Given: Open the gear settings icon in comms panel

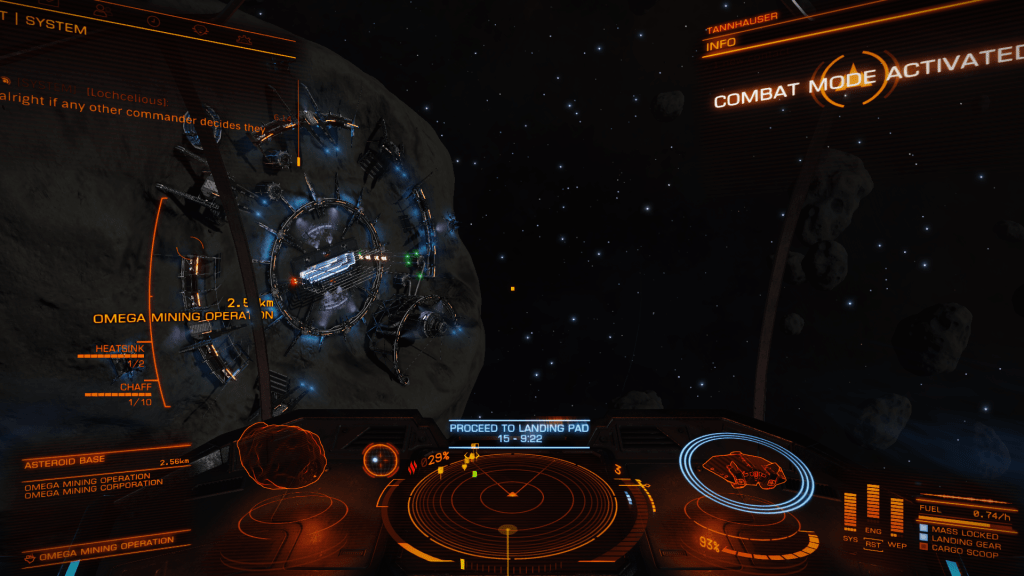Looking at the screenshot, I should [243, 39].
